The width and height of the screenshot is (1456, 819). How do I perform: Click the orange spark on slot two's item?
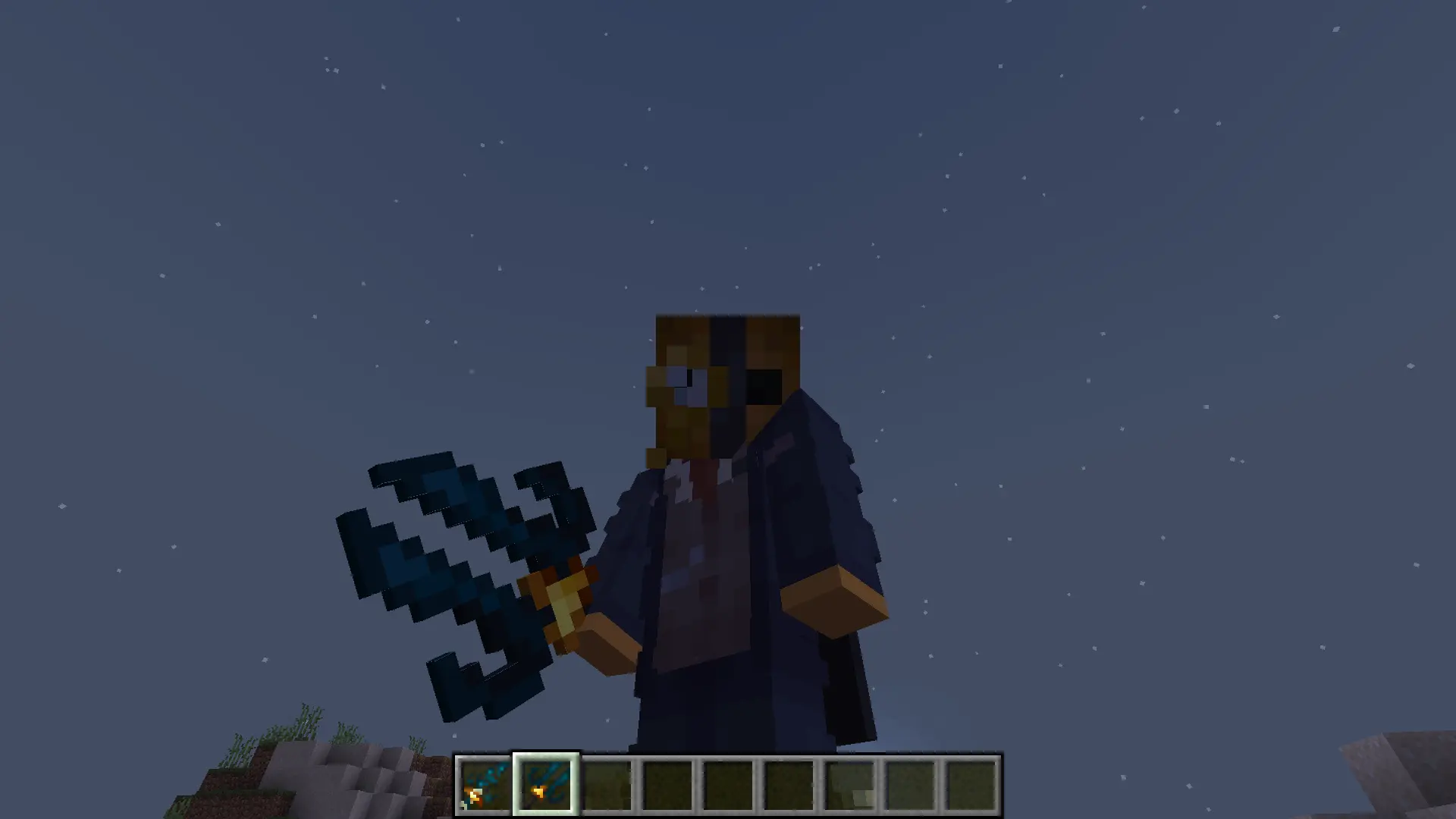pos(538,792)
